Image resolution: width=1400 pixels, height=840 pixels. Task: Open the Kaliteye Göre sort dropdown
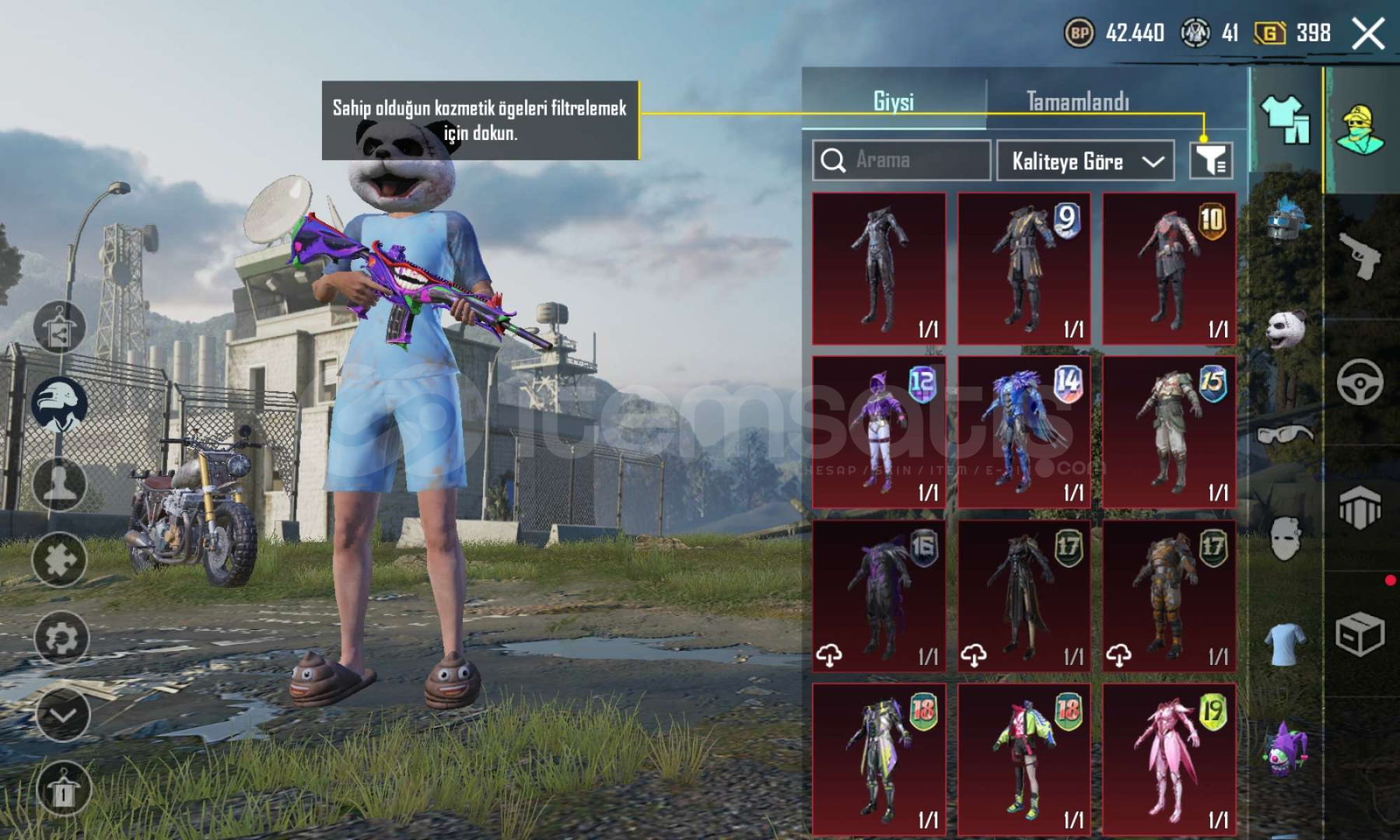pos(1085,161)
